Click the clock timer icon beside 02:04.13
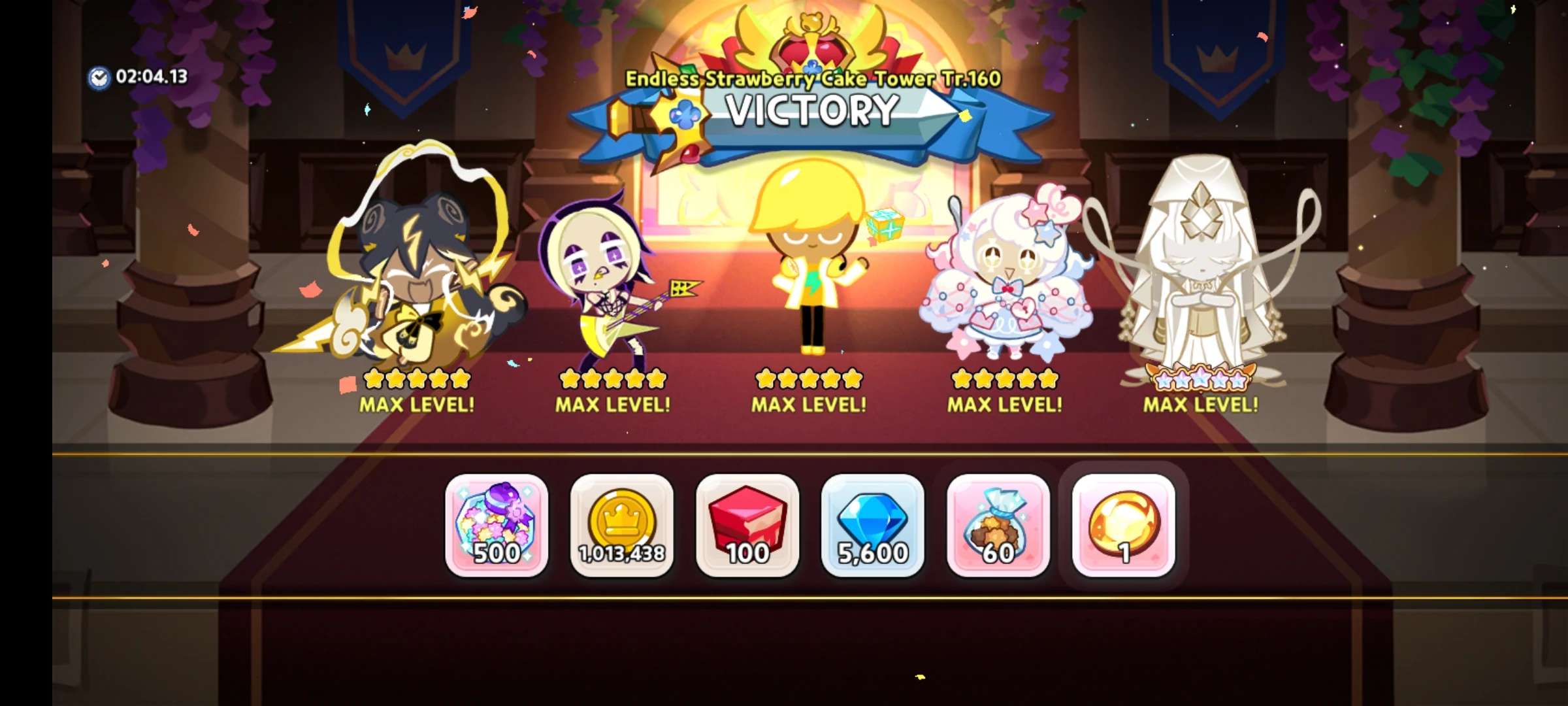Screen dimensions: 1568x706 [x=98, y=77]
